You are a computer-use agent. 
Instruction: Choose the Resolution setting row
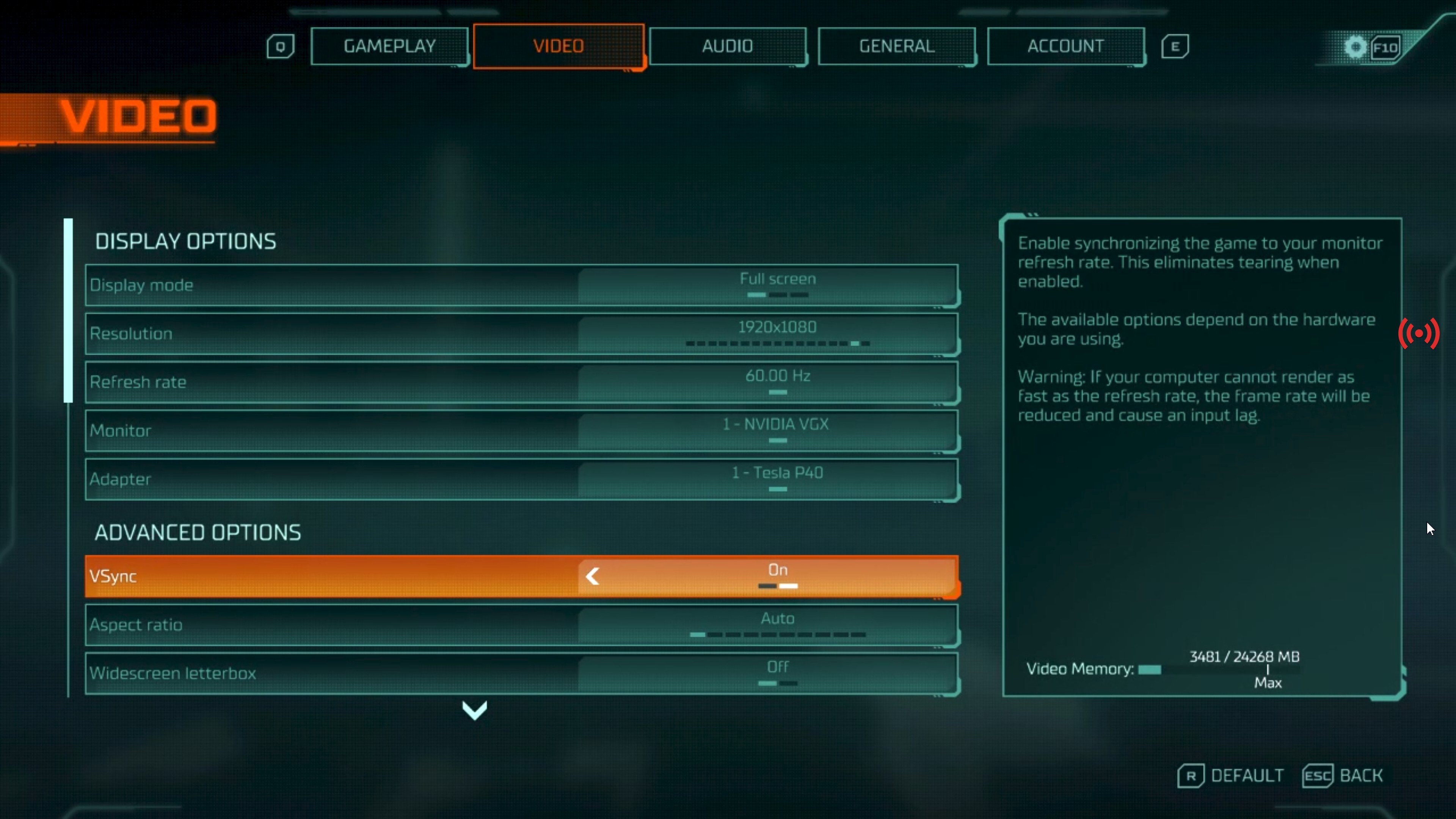click(521, 334)
